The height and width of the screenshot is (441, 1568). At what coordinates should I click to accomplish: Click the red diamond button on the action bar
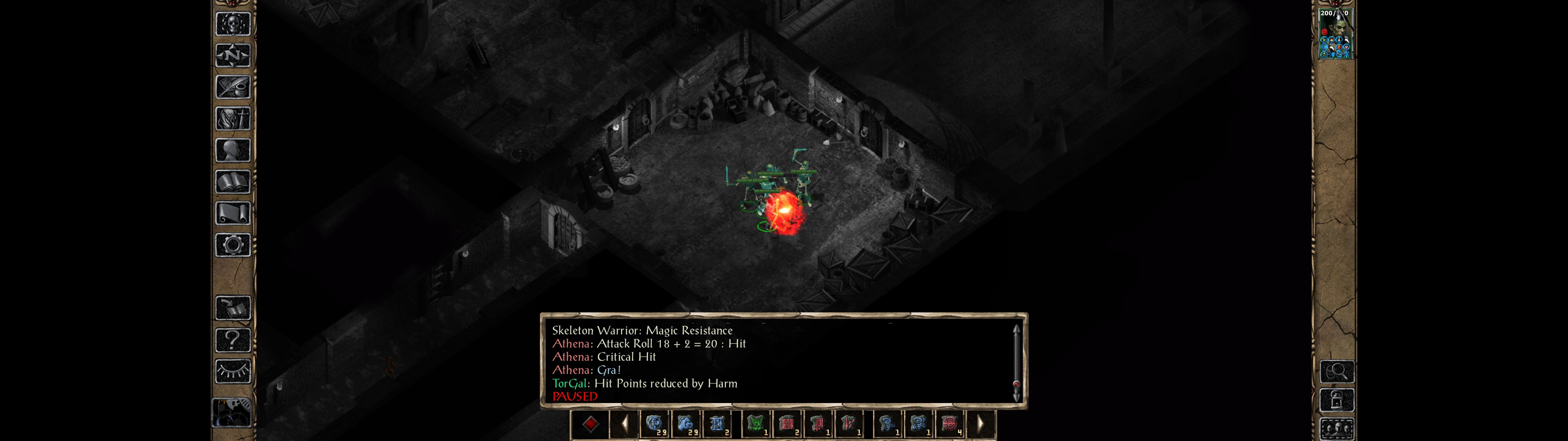tap(590, 423)
